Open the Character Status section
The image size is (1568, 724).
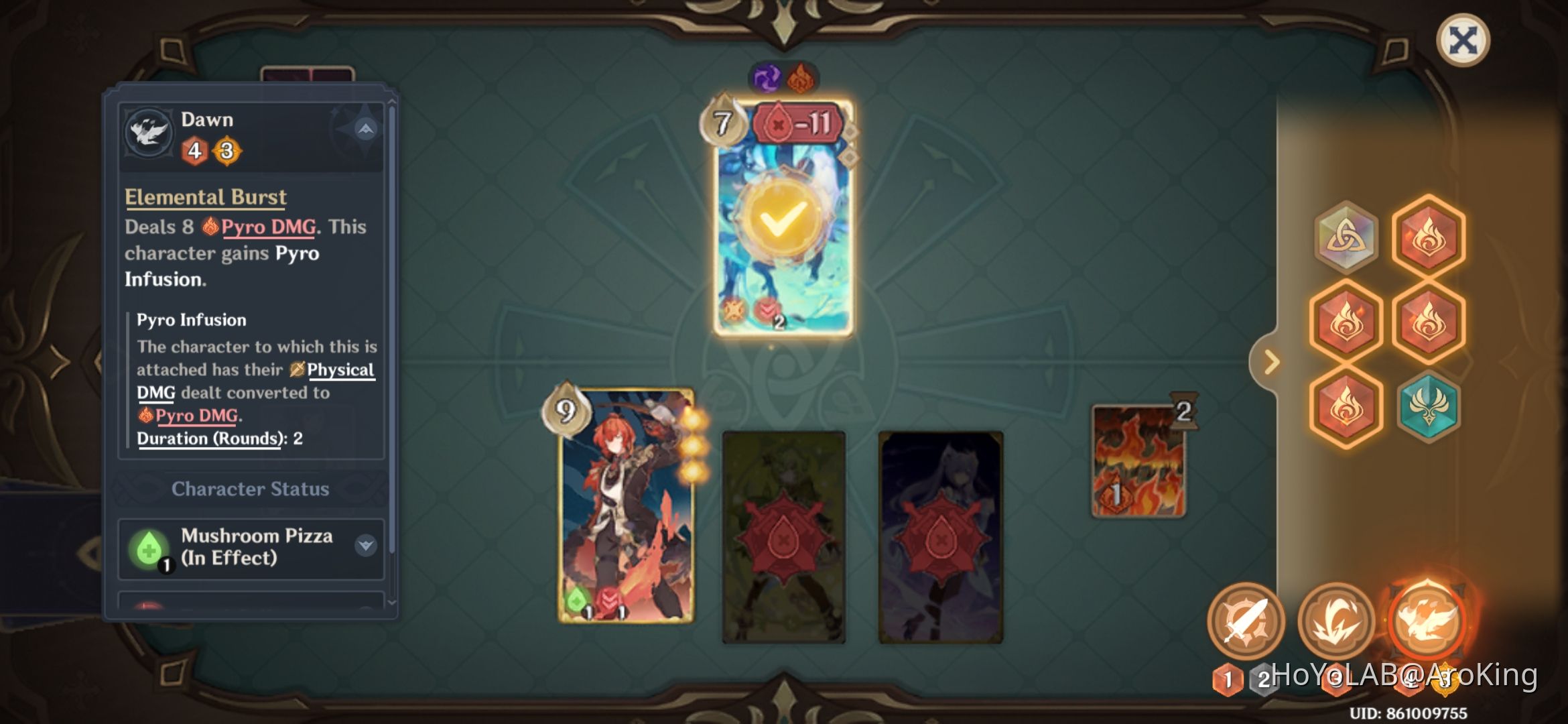click(x=250, y=489)
